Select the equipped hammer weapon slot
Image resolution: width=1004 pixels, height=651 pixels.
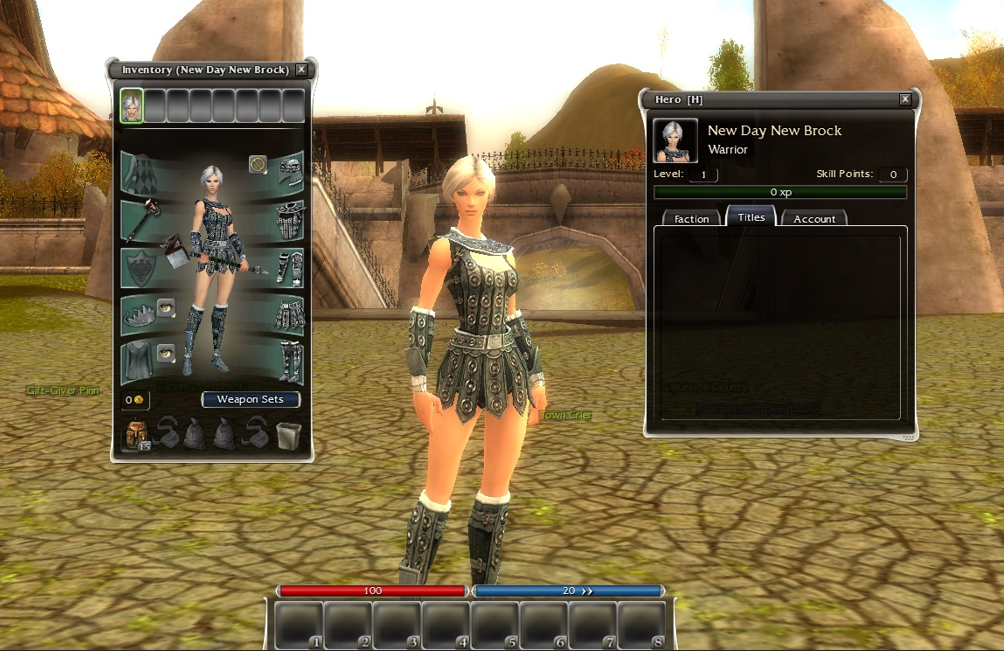(x=139, y=219)
